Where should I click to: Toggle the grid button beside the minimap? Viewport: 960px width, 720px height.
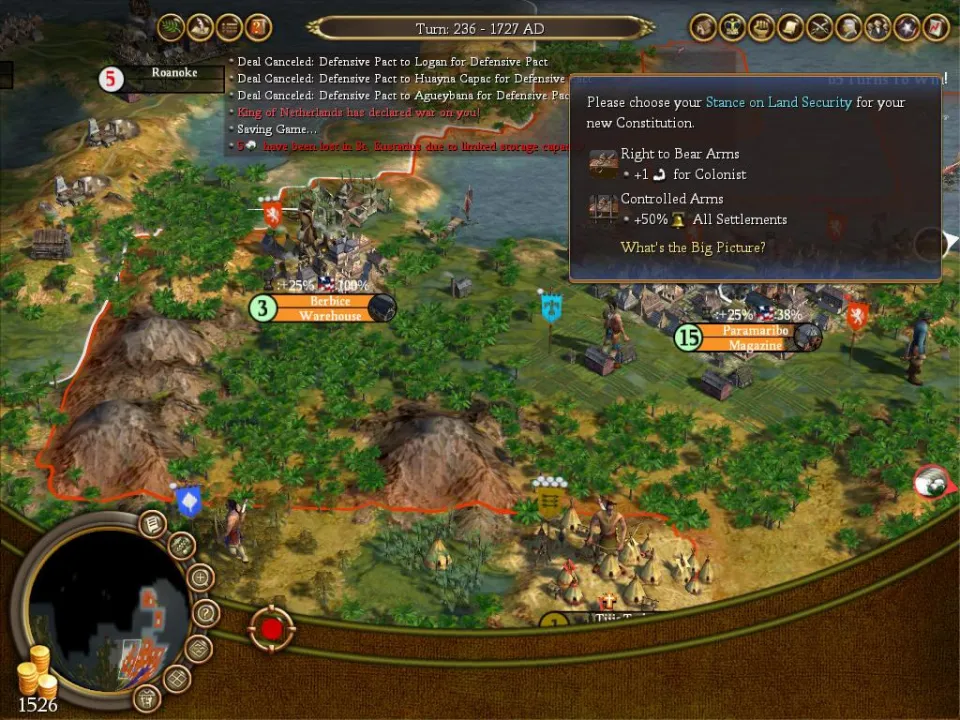[x=177, y=678]
